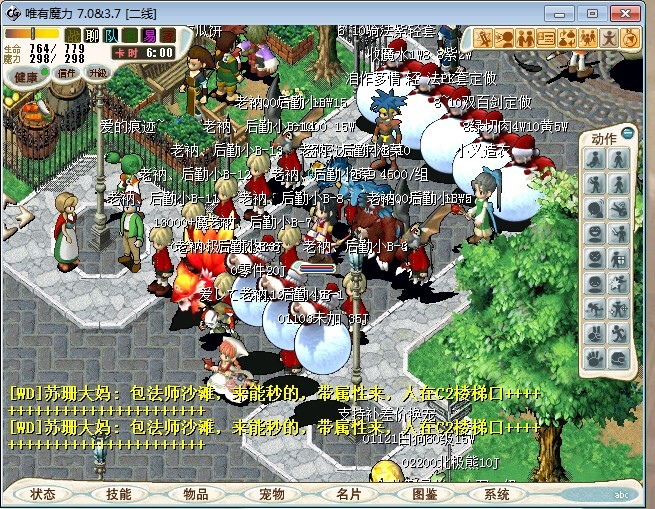Click the 健康 health button
Viewport: 655px width, 509px height.
pos(27,77)
